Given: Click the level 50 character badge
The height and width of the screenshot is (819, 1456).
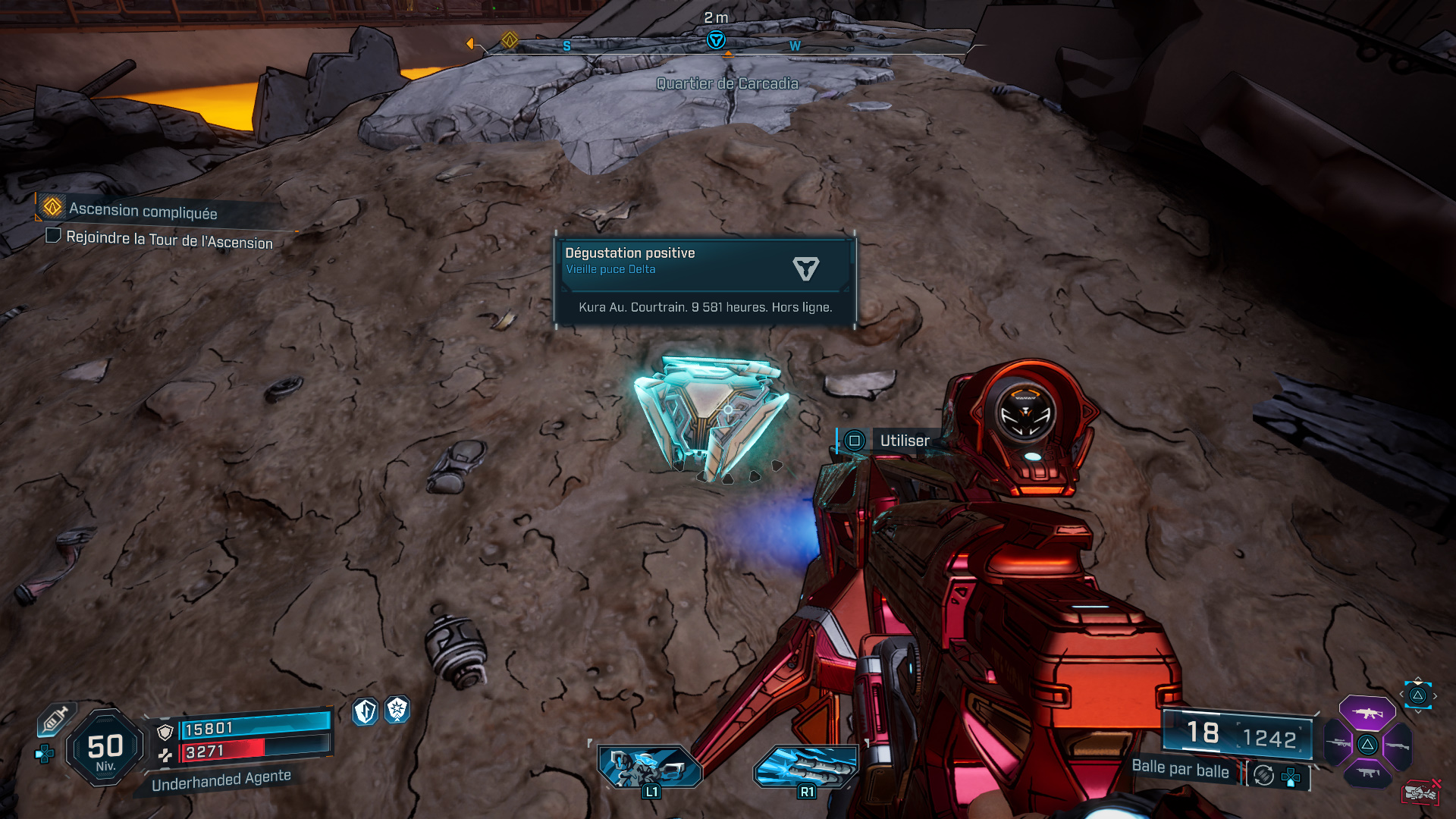Looking at the screenshot, I should pos(105,748).
